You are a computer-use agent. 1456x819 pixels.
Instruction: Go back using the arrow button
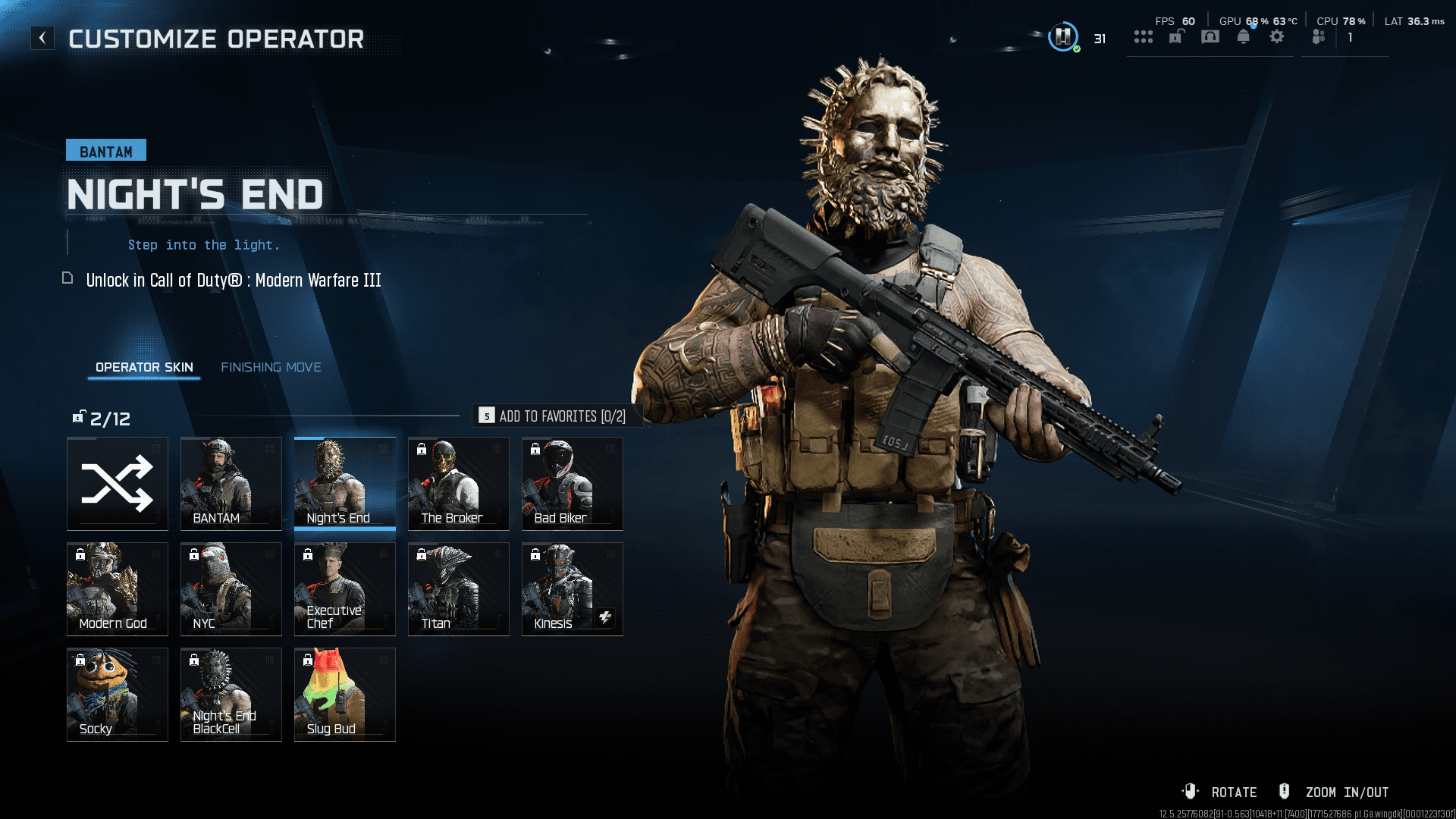point(42,38)
